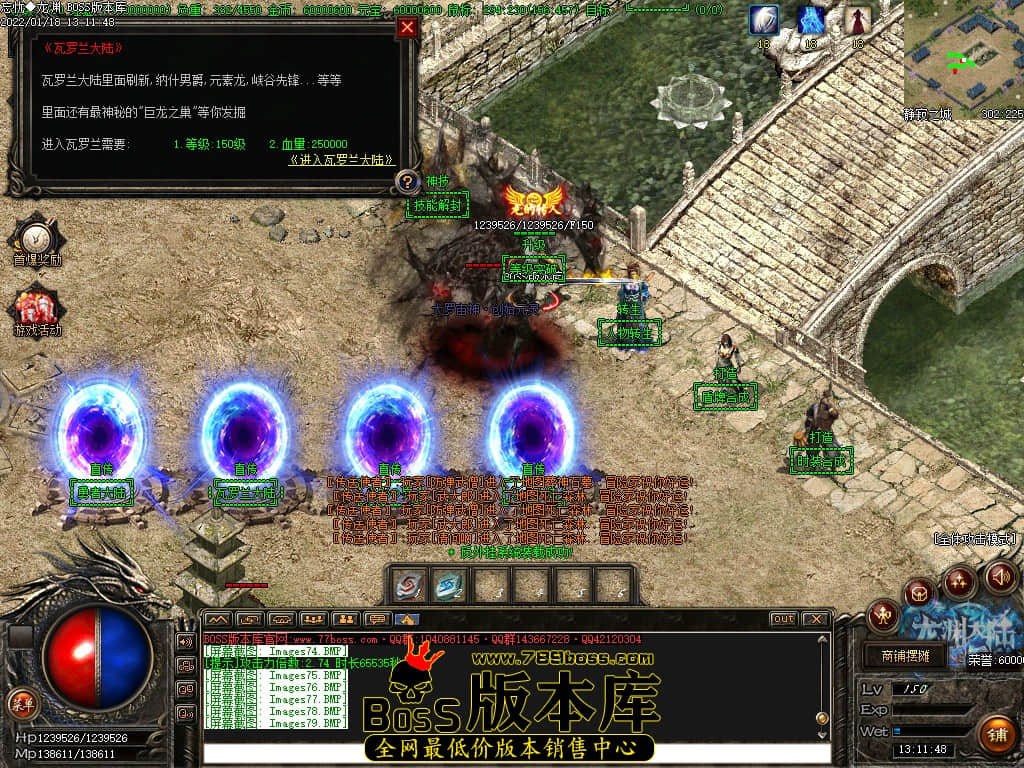
Task: Open the question mark help button
Action: point(407,182)
